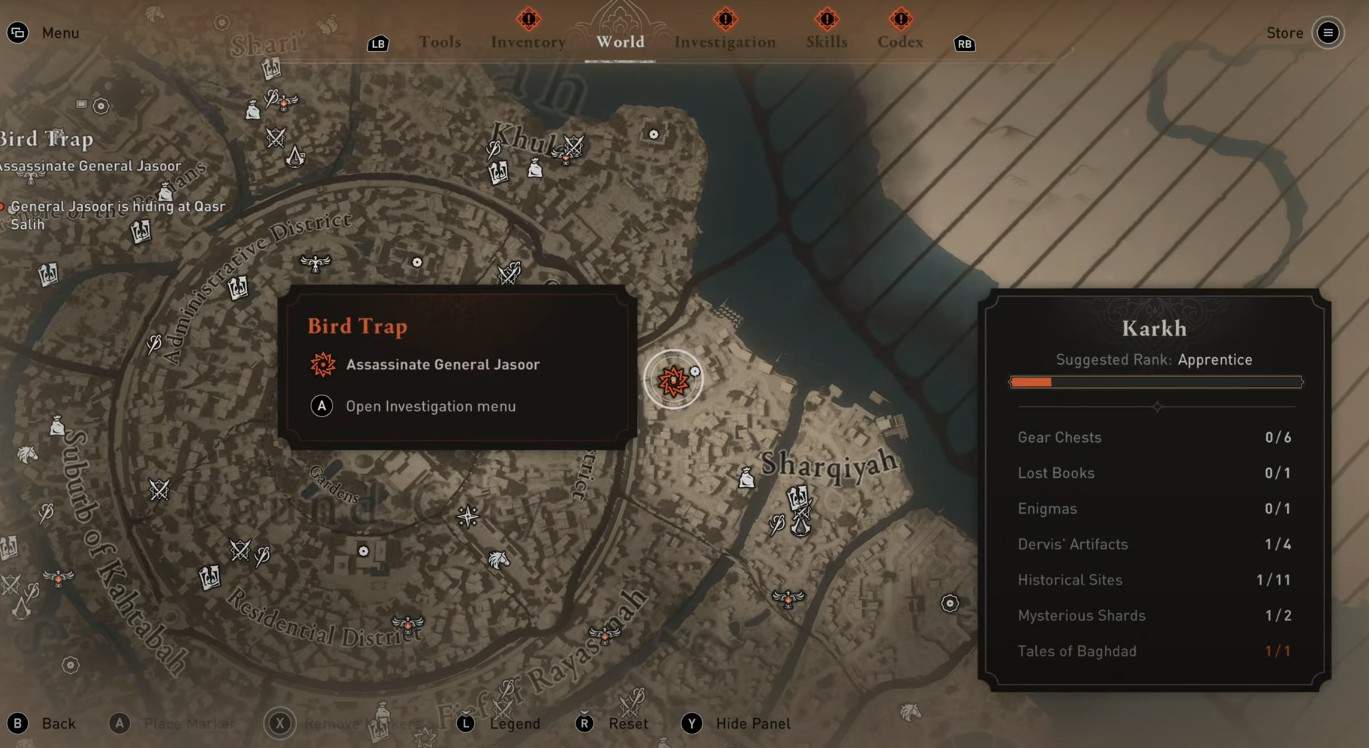Select the Mysterious Shards row

point(1154,615)
